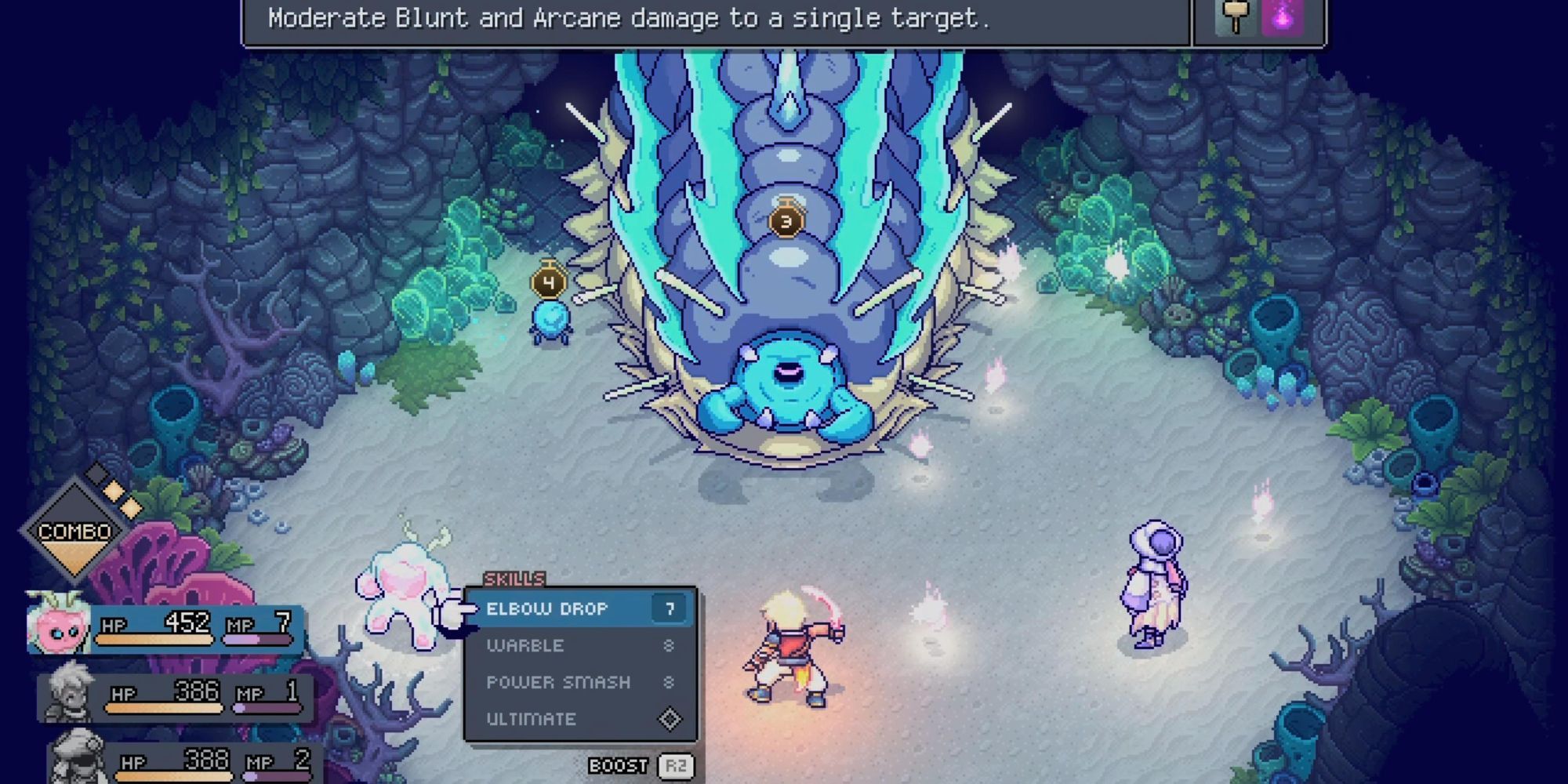
Task: Click the Ultimate diamond charge indicator
Action: [x=670, y=718]
